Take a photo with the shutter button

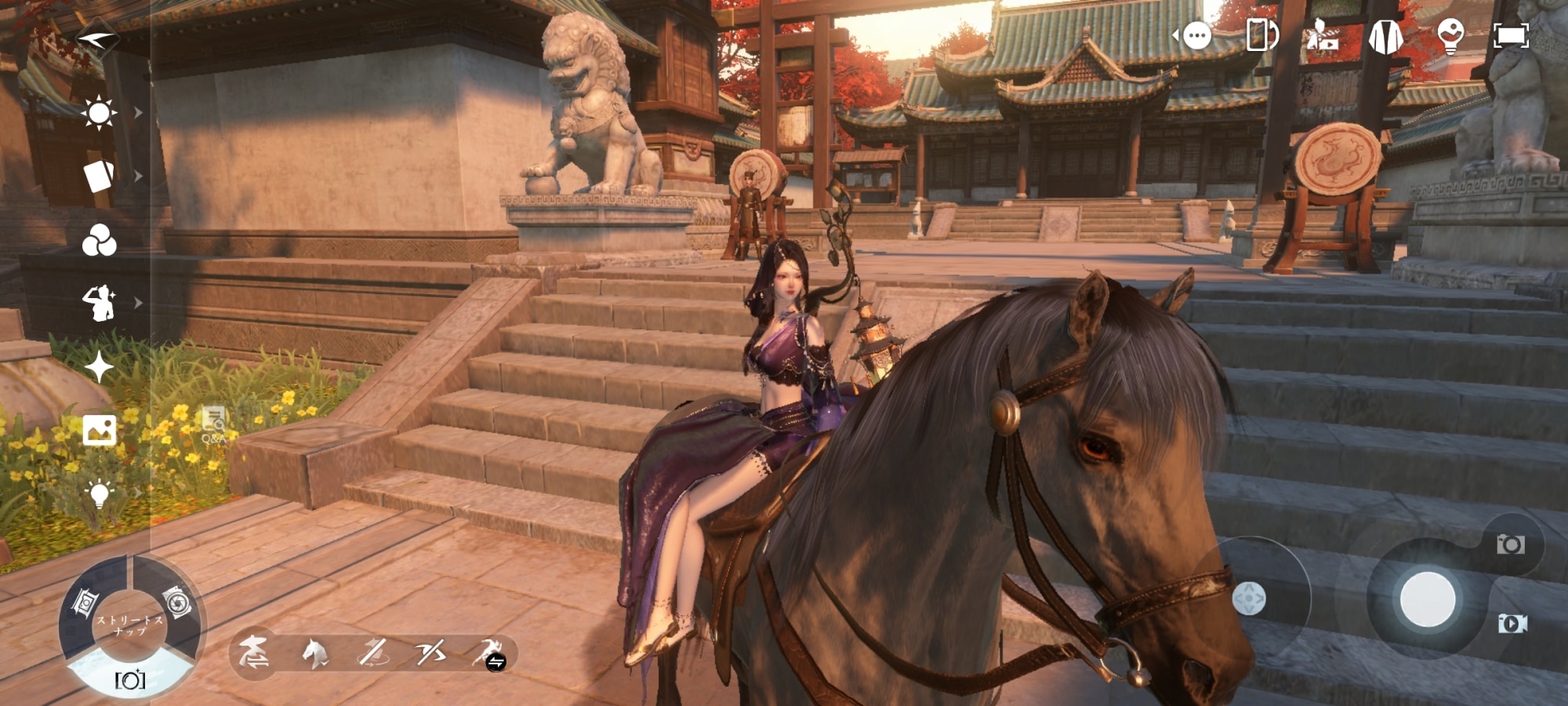1428,599
